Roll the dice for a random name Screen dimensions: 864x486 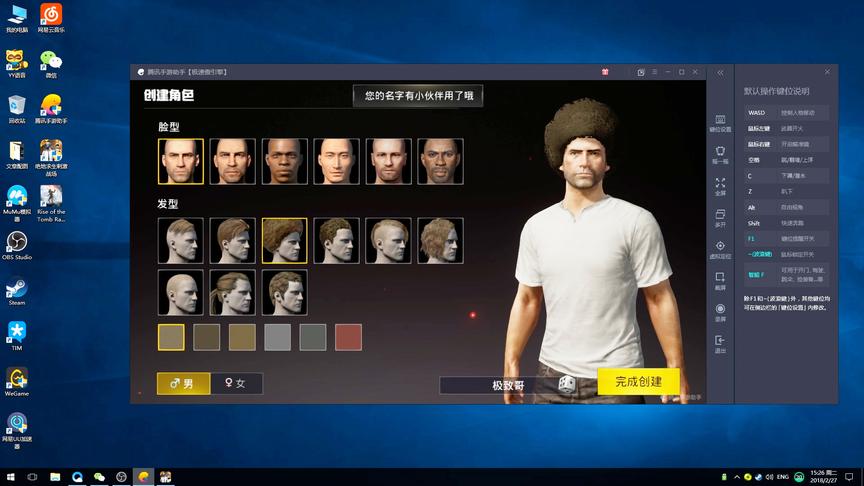566,384
